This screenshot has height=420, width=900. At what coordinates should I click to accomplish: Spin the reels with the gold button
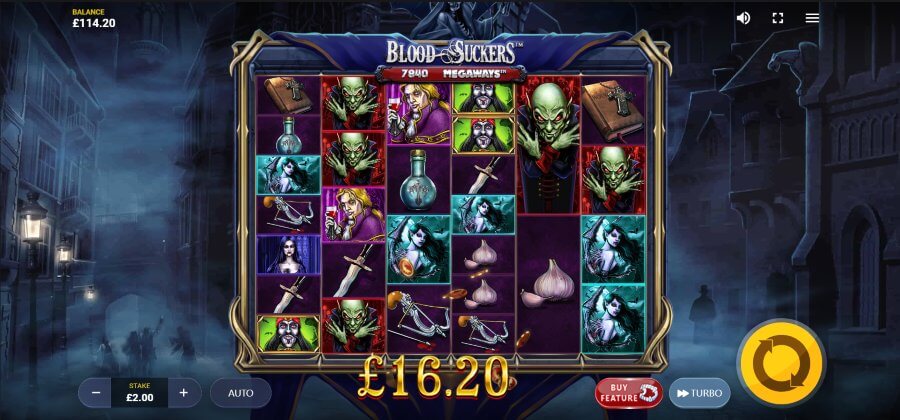pos(781,361)
